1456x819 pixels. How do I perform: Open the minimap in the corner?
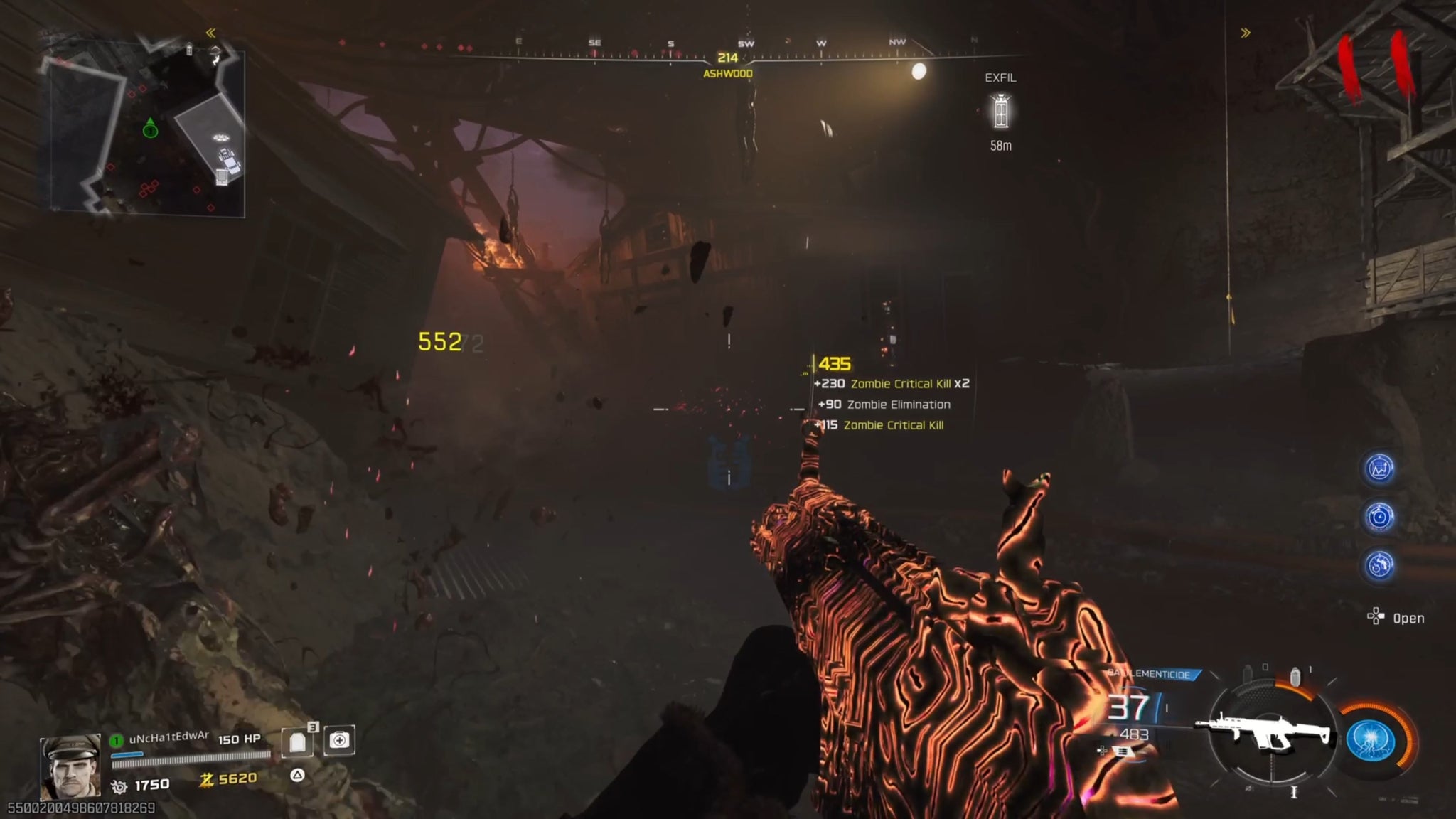click(147, 132)
